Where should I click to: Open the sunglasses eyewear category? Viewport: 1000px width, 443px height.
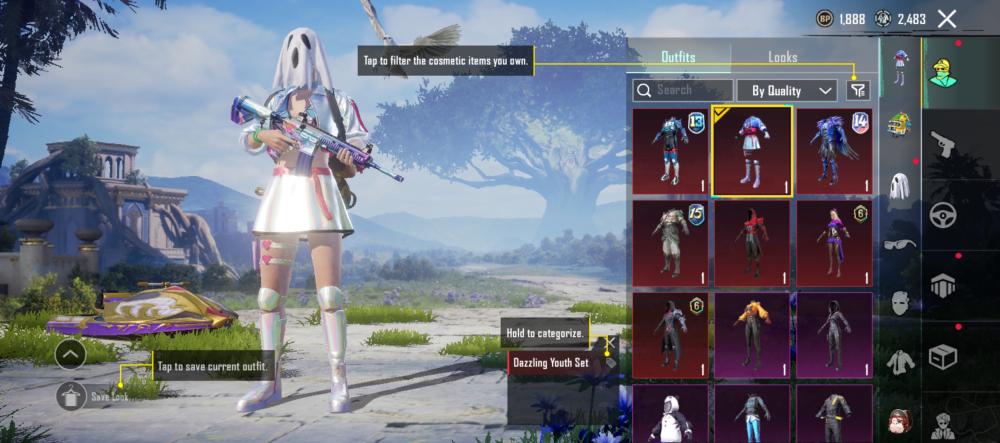coord(900,244)
